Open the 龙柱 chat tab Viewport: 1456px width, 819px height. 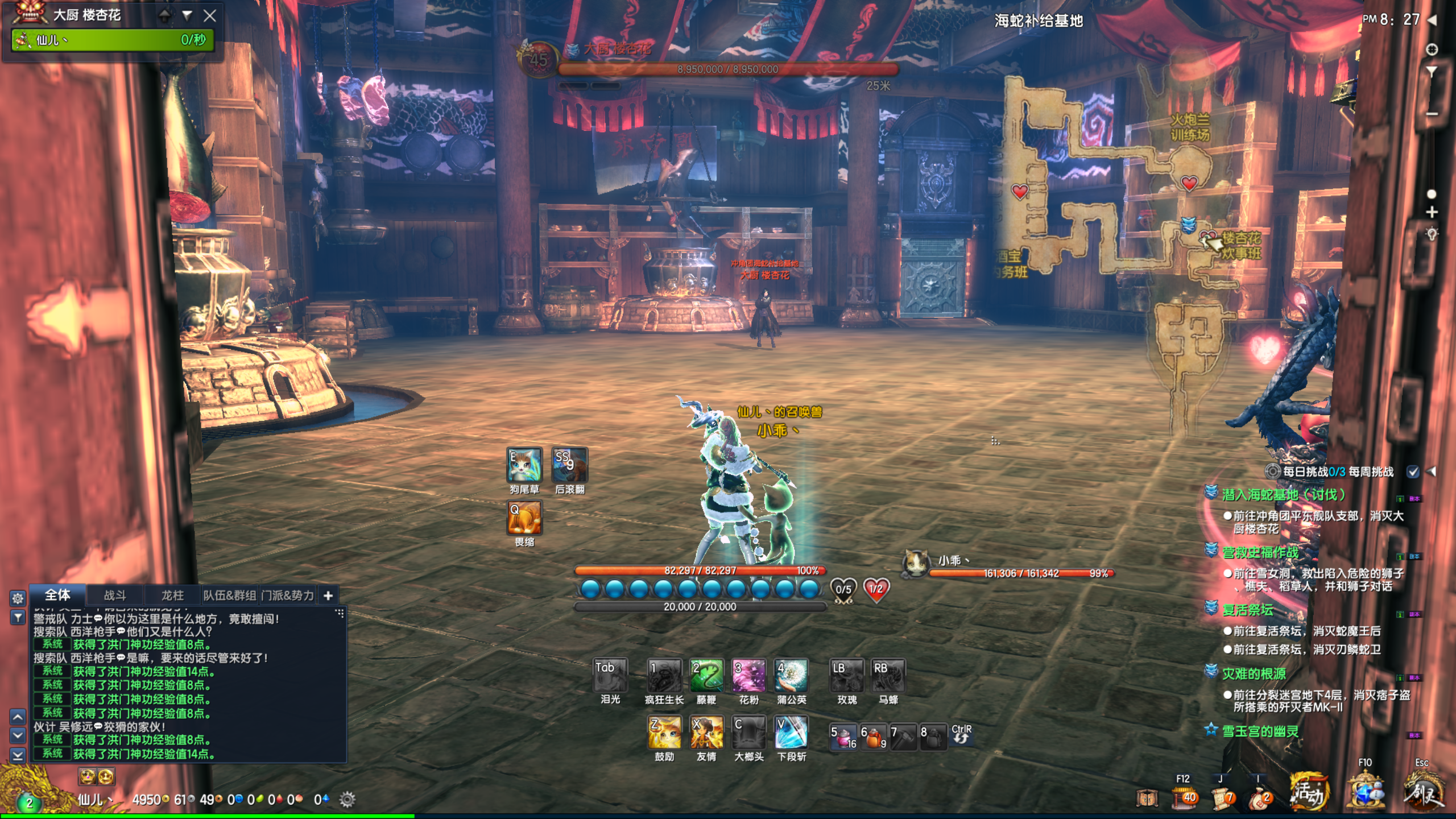(172, 595)
